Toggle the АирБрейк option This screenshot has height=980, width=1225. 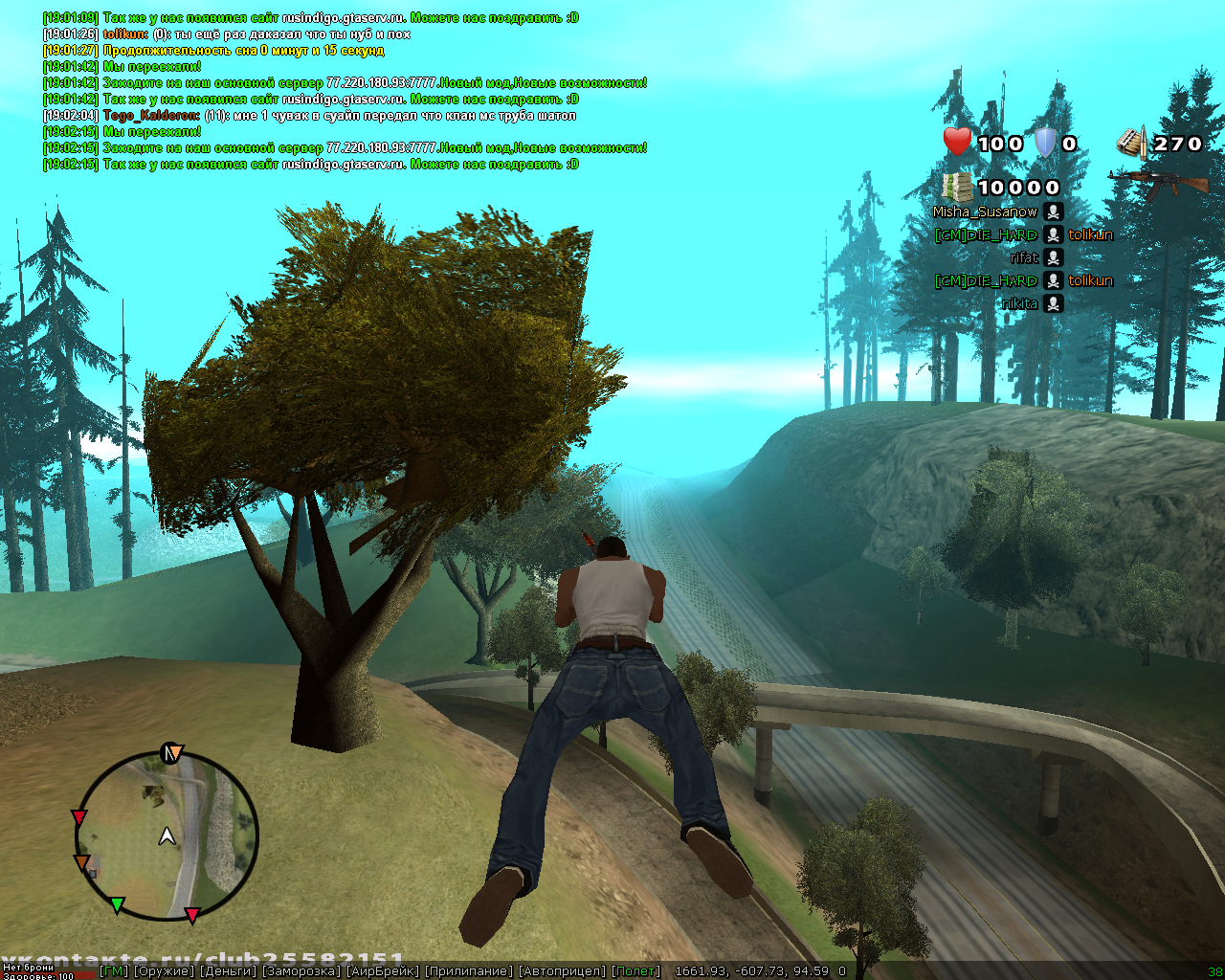382,971
